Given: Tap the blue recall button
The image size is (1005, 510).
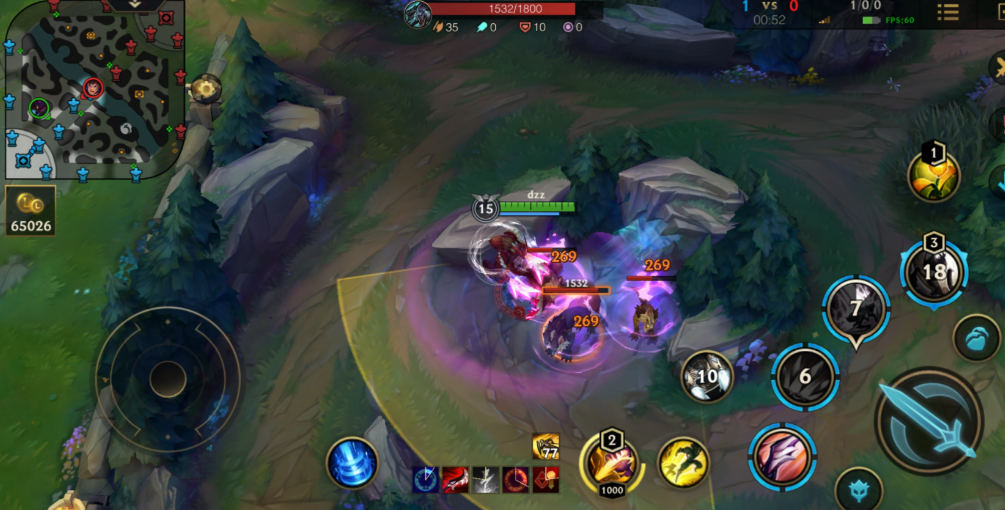Looking at the screenshot, I should pyautogui.click(x=352, y=464).
